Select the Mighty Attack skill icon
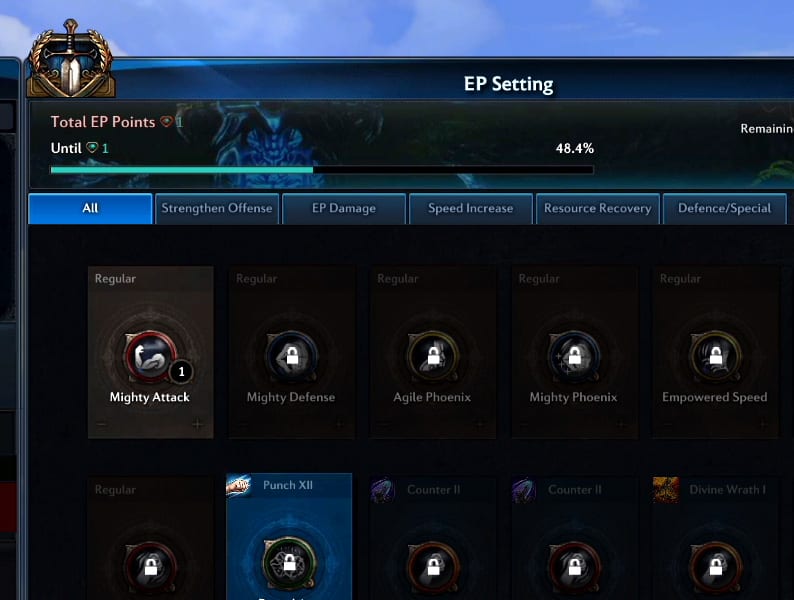This screenshot has width=794, height=600. click(x=149, y=355)
